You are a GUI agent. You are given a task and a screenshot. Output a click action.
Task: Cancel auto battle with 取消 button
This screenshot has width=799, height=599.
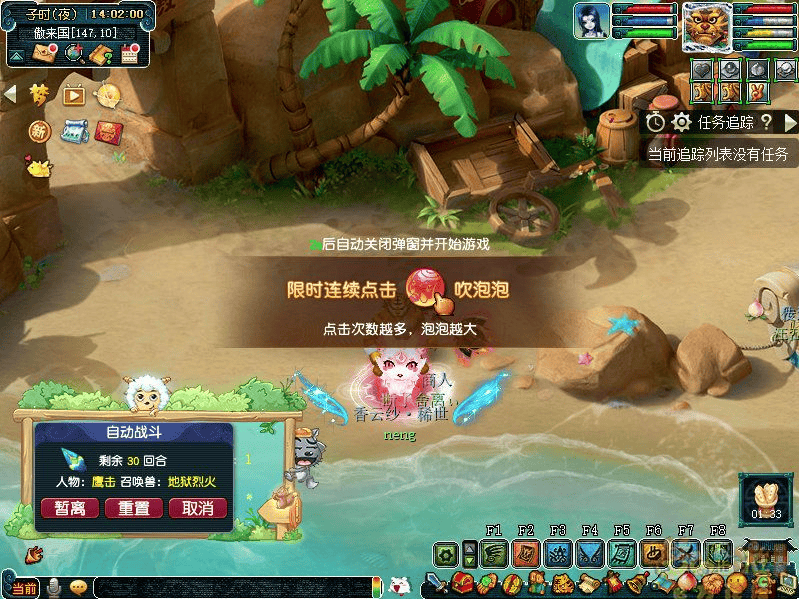198,508
